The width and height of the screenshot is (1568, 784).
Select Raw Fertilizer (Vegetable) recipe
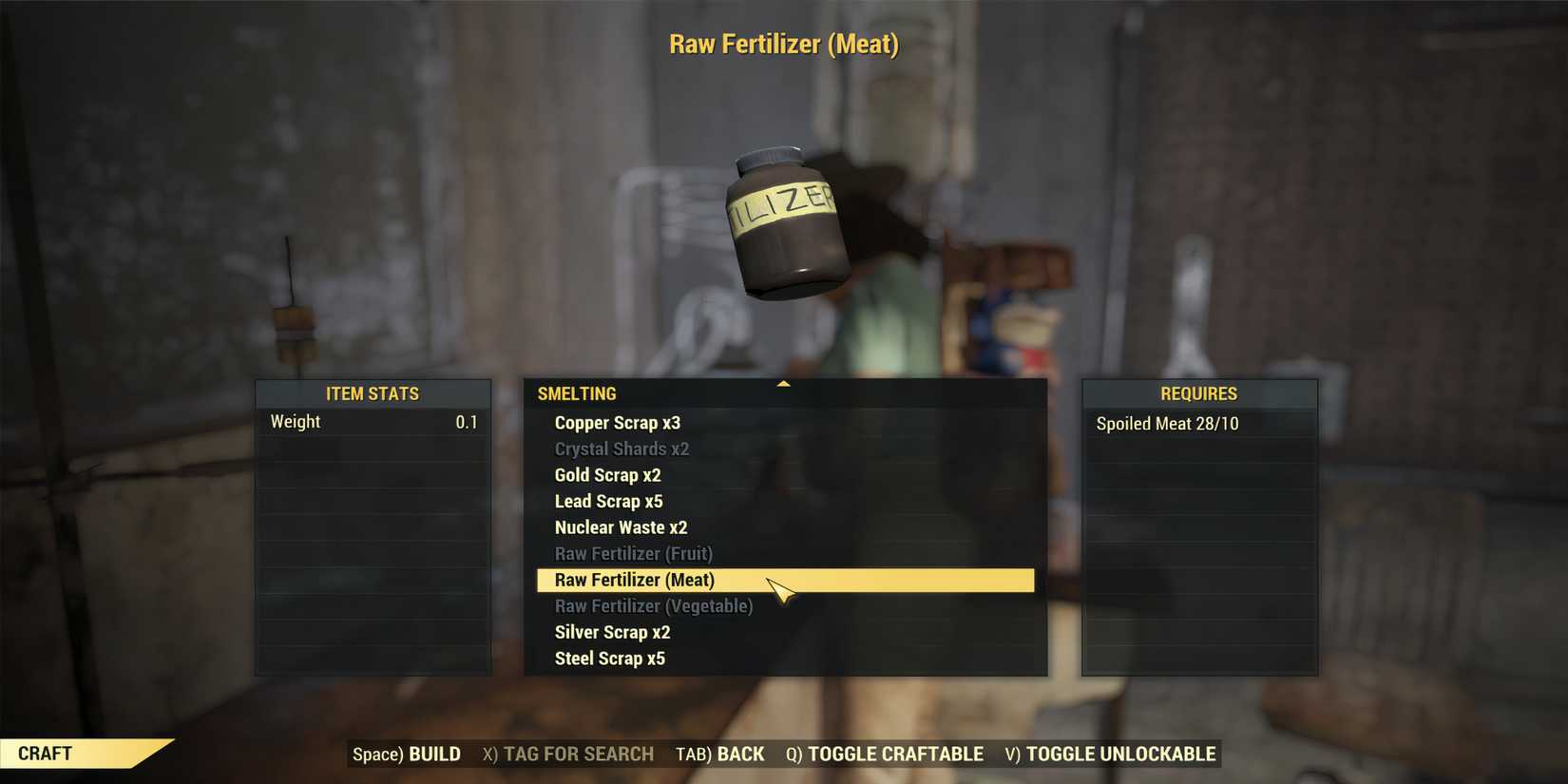pos(653,605)
